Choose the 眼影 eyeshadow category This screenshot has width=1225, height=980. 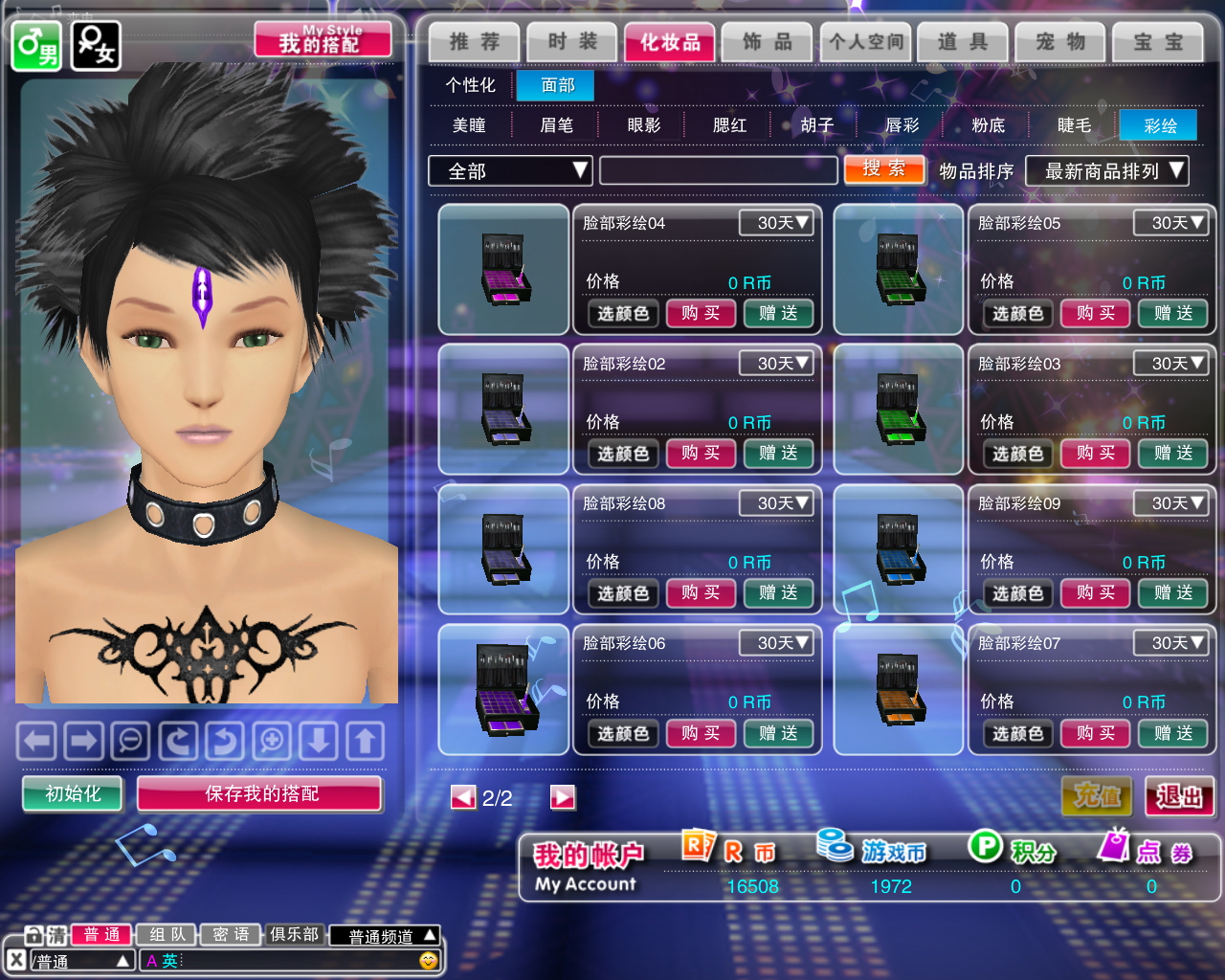click(643, 125)
